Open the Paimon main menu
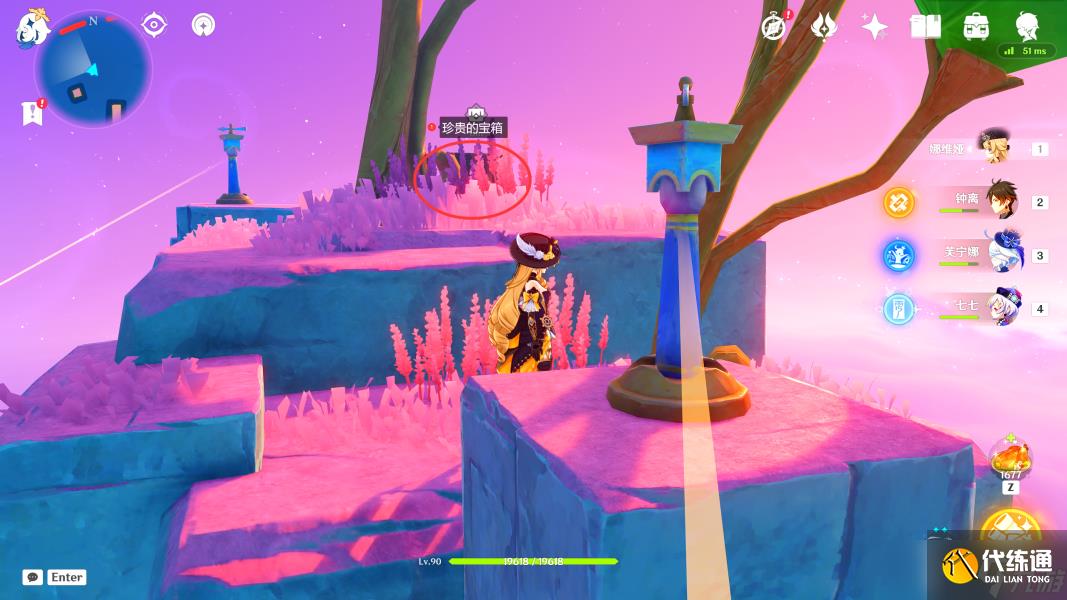1067x600 pixels. click(30, 28)
